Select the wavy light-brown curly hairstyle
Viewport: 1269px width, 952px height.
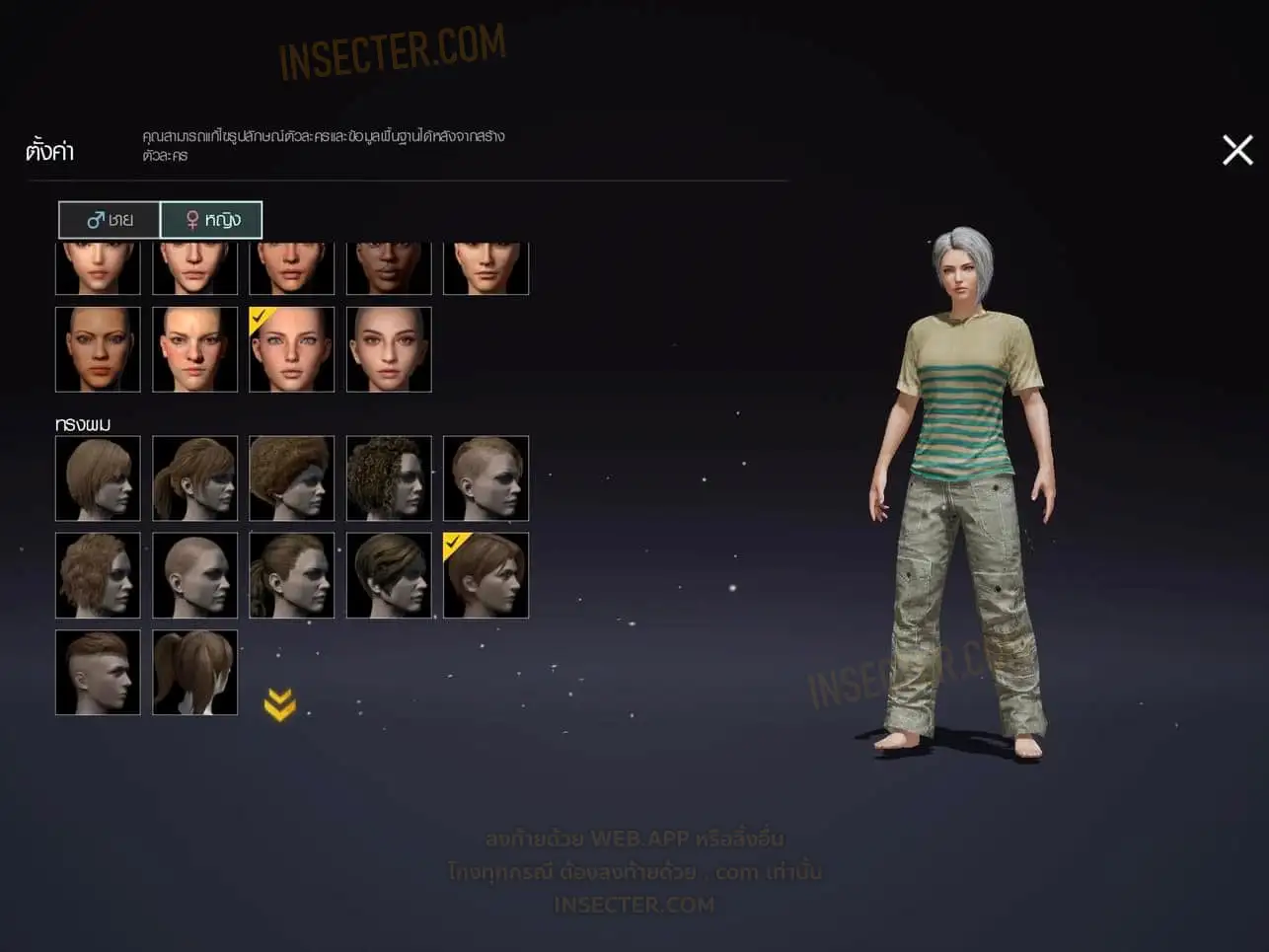(98, 575)
